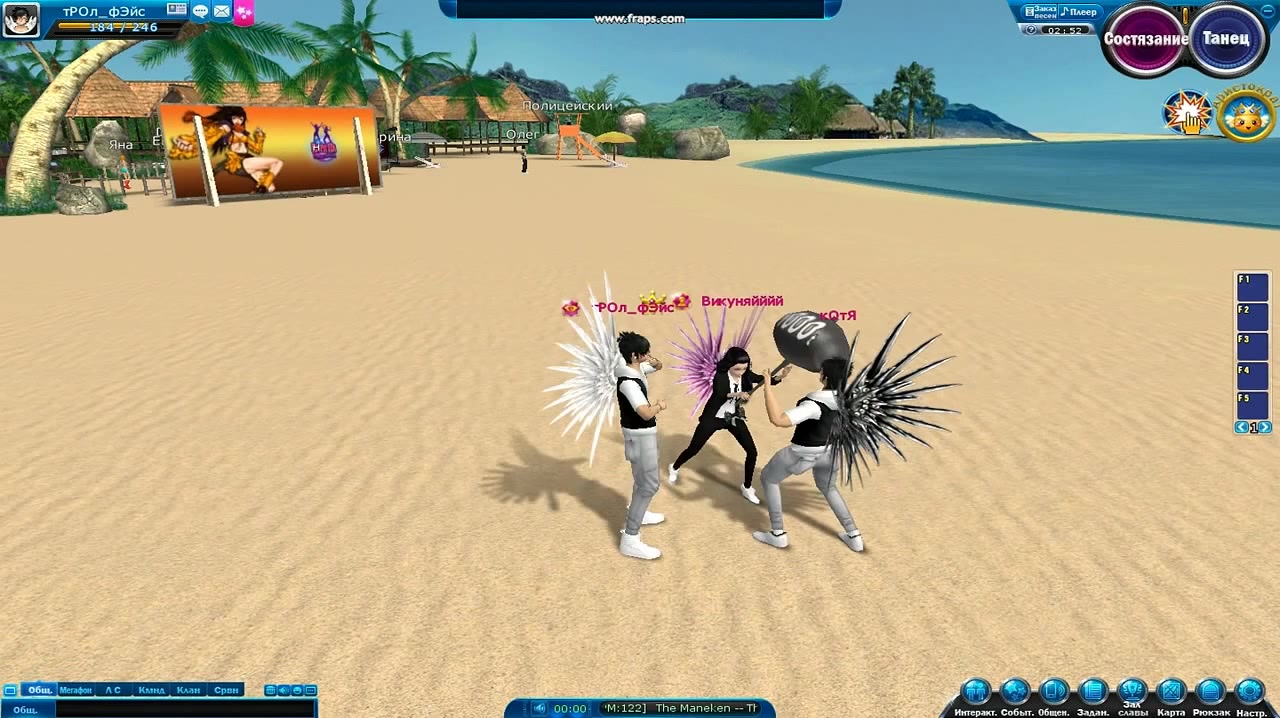Select the F1 quick slot

pyautogui.click(x=1252, y=287)
